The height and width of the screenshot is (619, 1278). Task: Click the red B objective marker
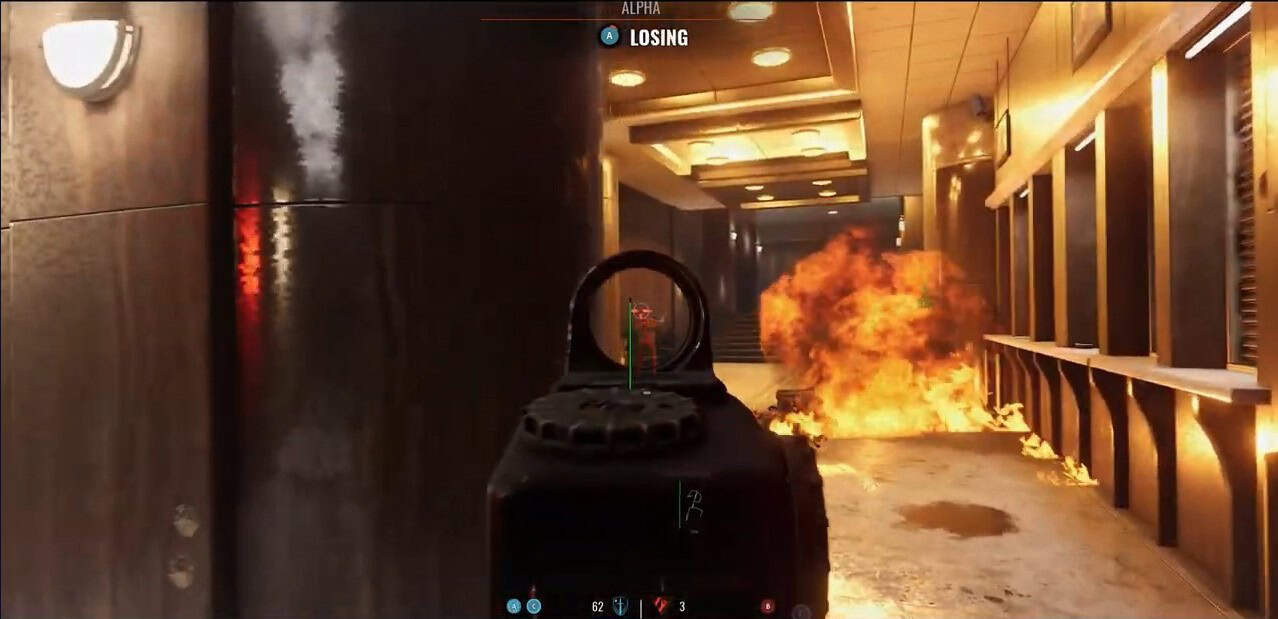click(x=768, y=606)
